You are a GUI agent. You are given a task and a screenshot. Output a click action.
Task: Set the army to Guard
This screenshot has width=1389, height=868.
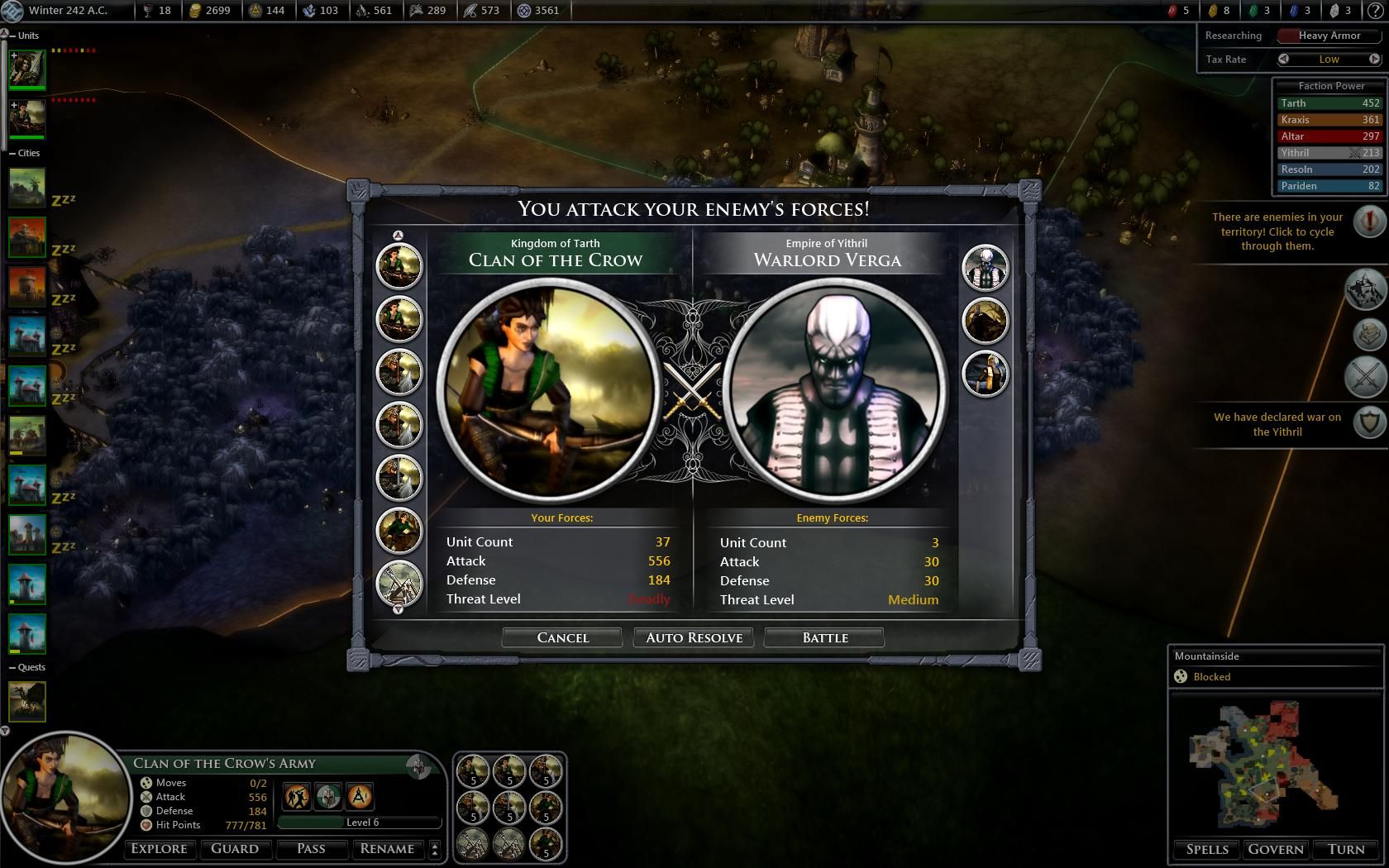click(x=235, y=848)
